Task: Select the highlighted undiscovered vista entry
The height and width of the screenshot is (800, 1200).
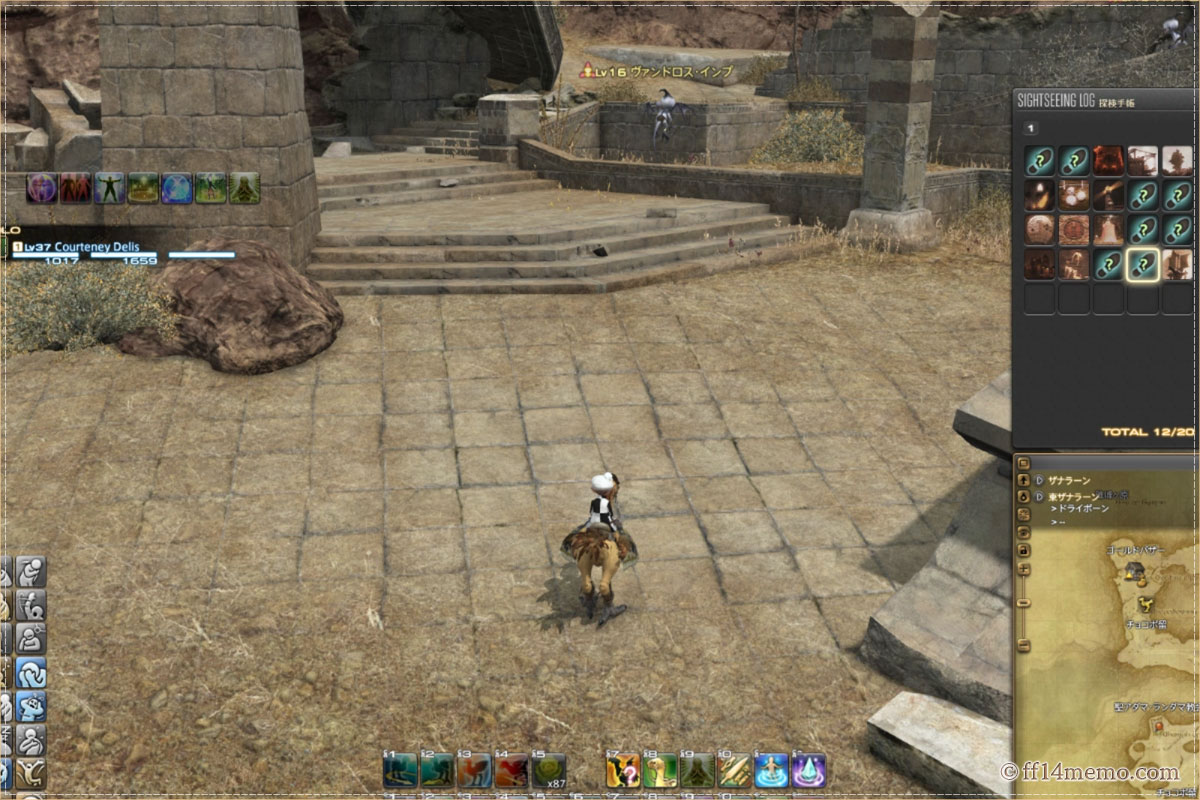Action: 1142,264
